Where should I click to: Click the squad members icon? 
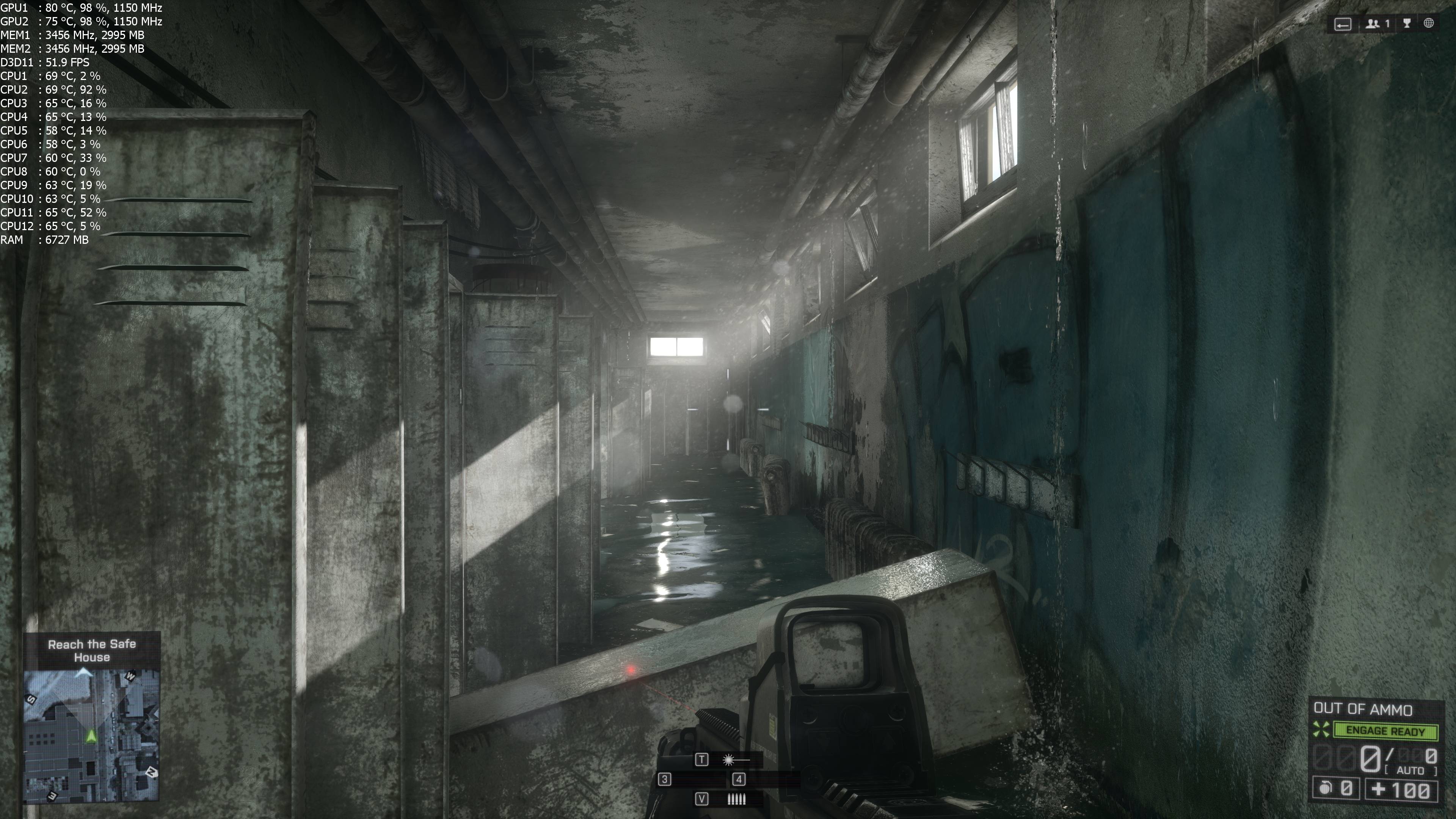click(1373, 24)
